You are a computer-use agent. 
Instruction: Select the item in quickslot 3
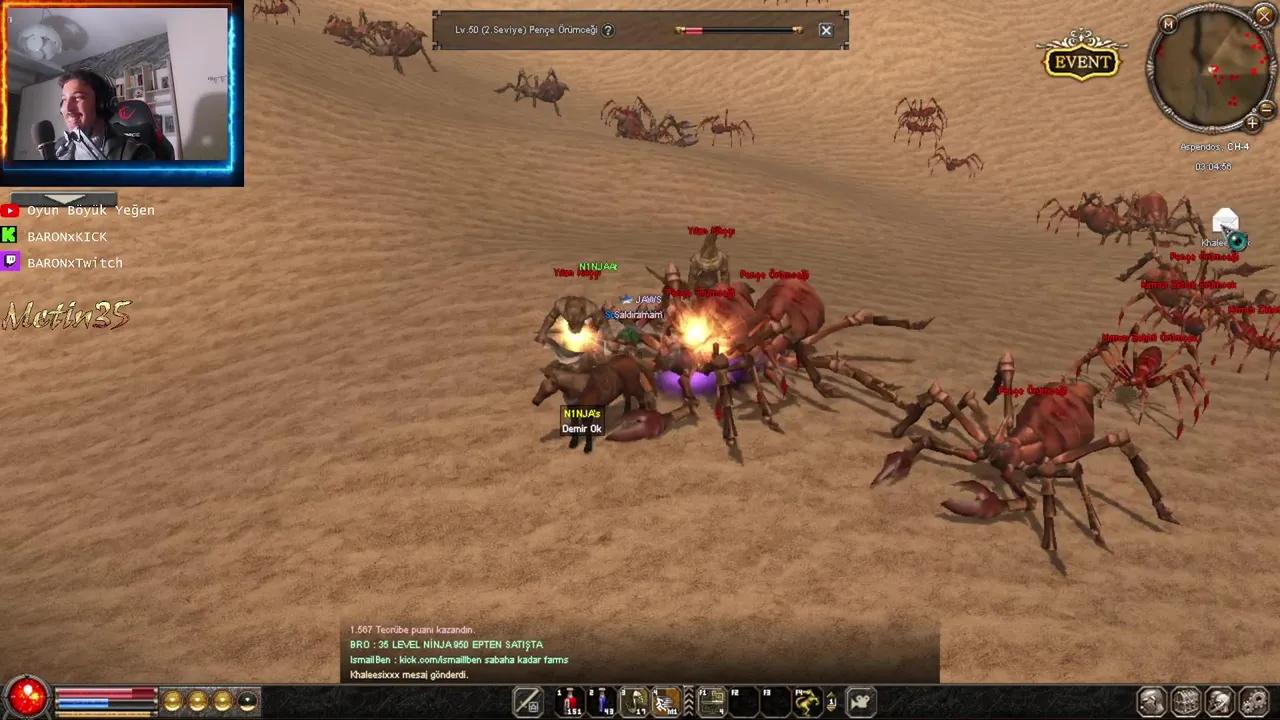pyautogui.click(x=634, y=702)
